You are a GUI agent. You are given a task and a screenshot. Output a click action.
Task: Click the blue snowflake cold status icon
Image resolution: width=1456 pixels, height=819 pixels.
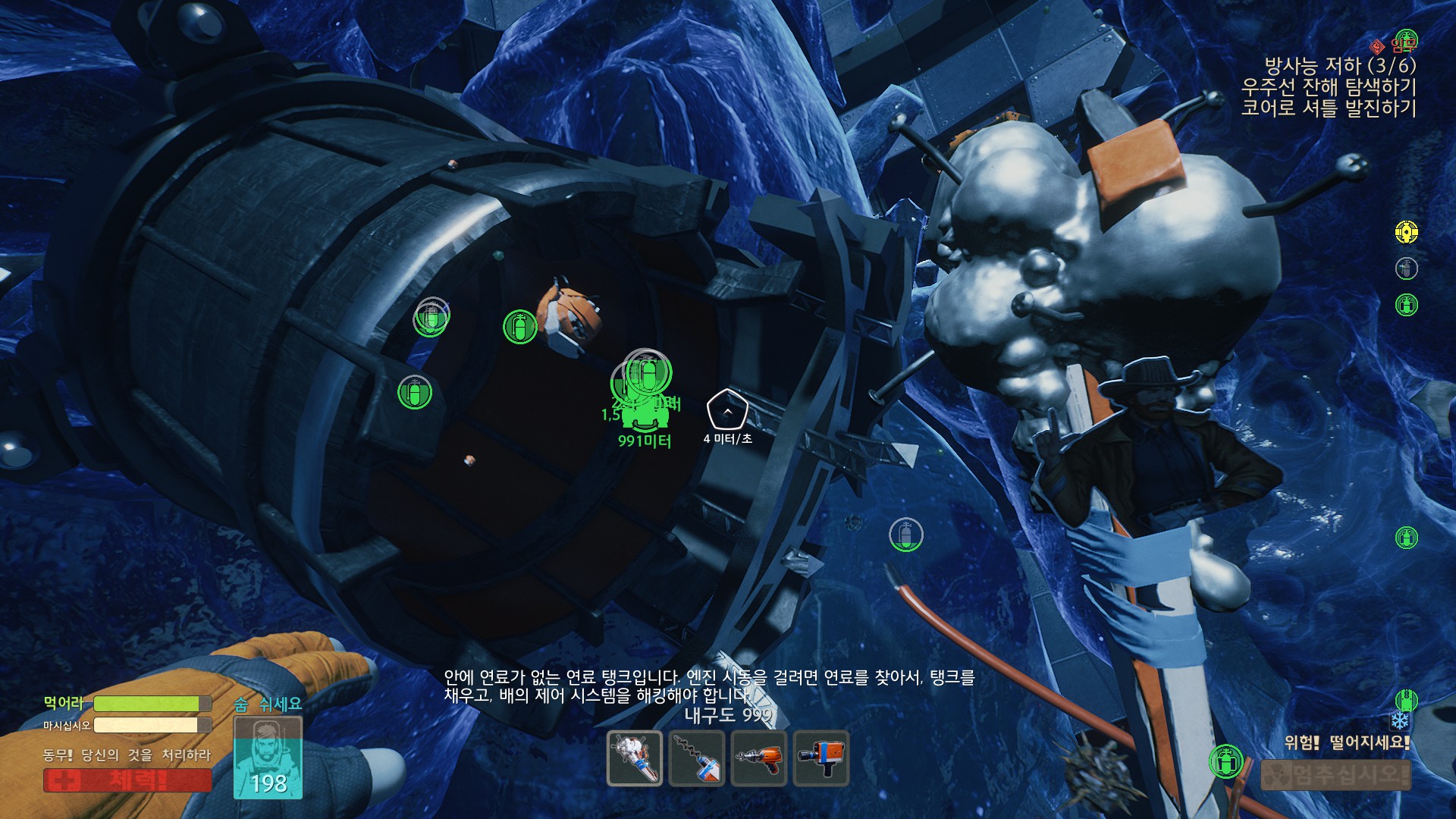[x=1400, y=720]
